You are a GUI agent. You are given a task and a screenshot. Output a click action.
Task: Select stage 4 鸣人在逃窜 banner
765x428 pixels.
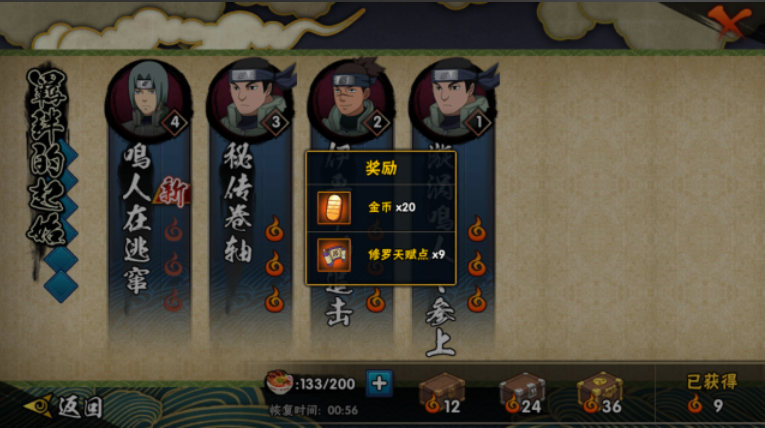[x=148, y=220]
